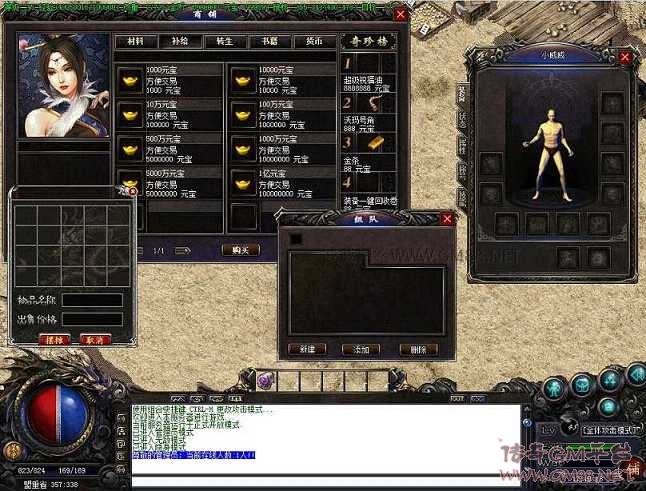
Task: Close the 组队 team window
Action: (x=447, y=219)
